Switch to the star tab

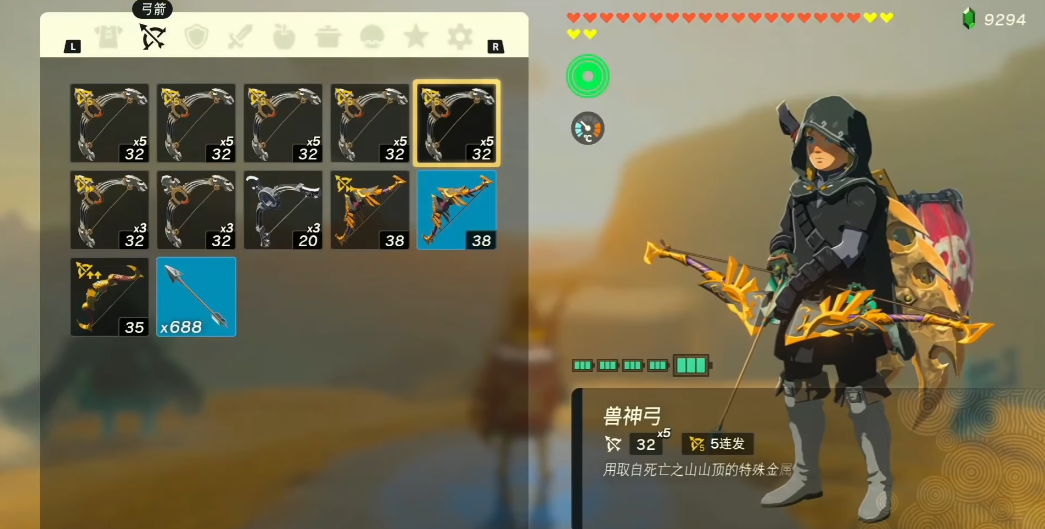(416, 38)
